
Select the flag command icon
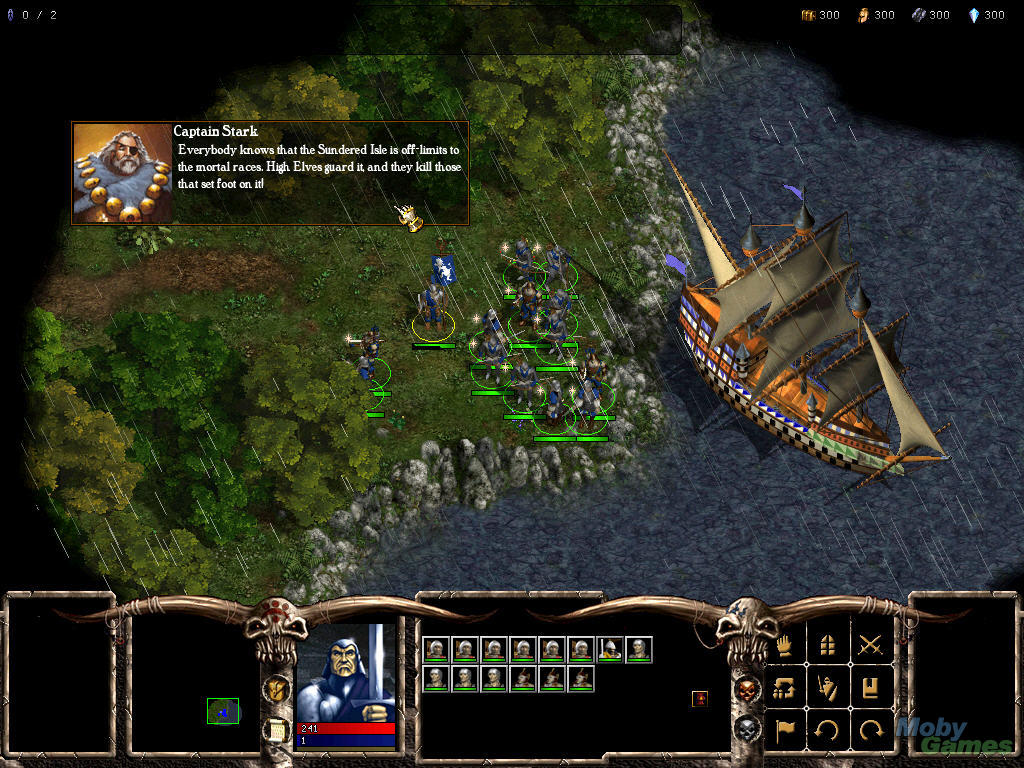(787, 729)
